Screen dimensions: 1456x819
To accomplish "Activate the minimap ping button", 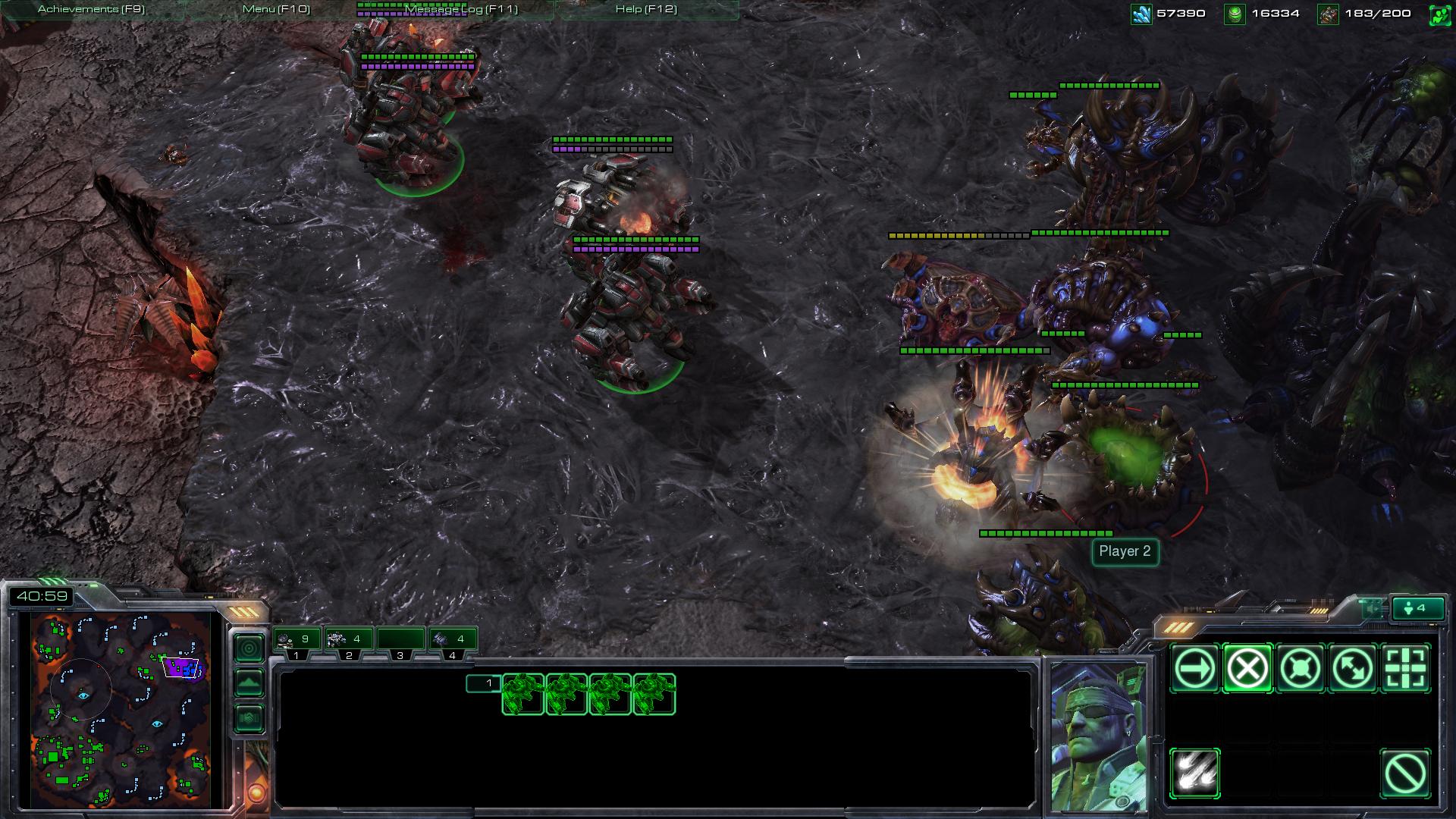I will coord(249,648).
